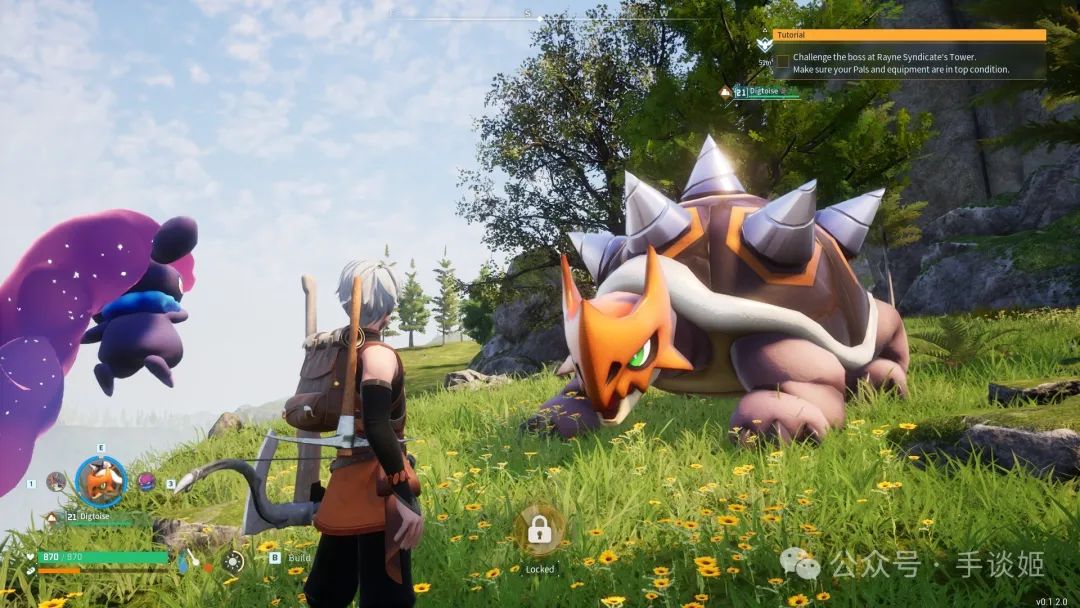This screenshot has width=1080, height=608.
Task: Select the Build label in the HUD
Action: pyautogui.click(x=299, y=558)
